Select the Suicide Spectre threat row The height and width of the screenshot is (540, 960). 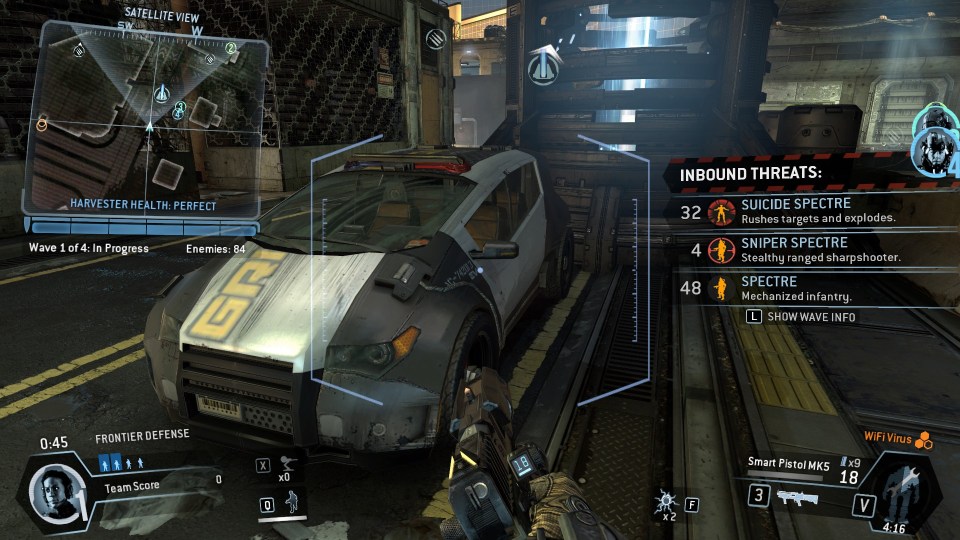pyautogui.click(x=800, y=211)
